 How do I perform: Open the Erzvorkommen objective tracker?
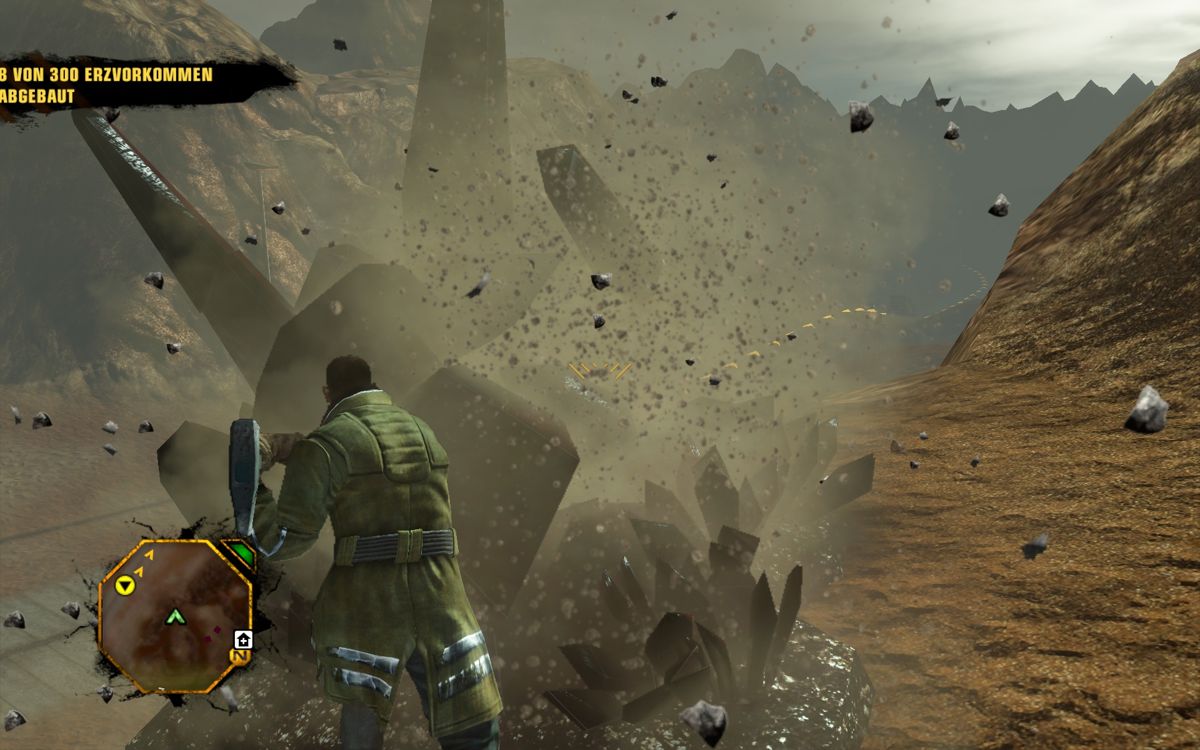(110, 86)
